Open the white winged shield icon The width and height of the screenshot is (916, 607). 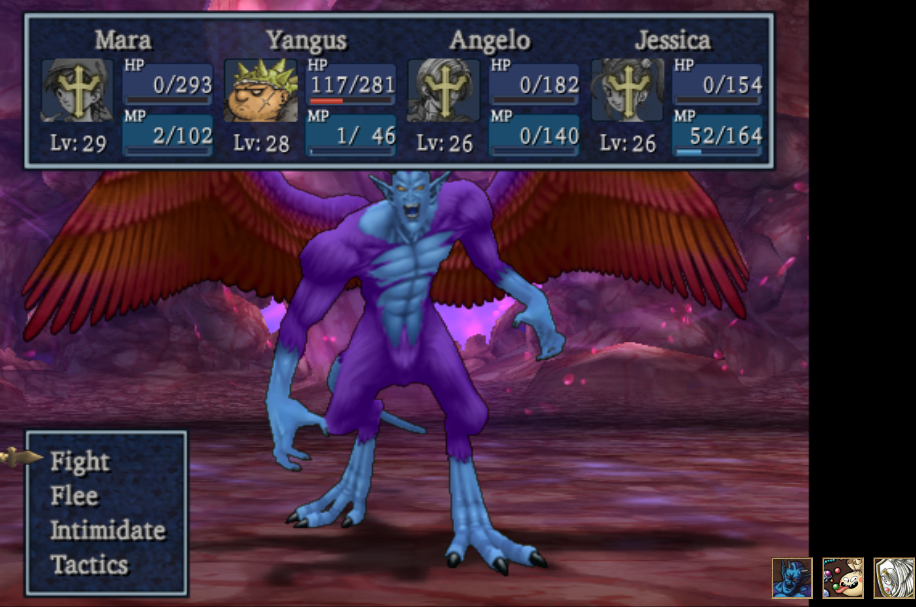pyautogui.click(x=894, y=578)
